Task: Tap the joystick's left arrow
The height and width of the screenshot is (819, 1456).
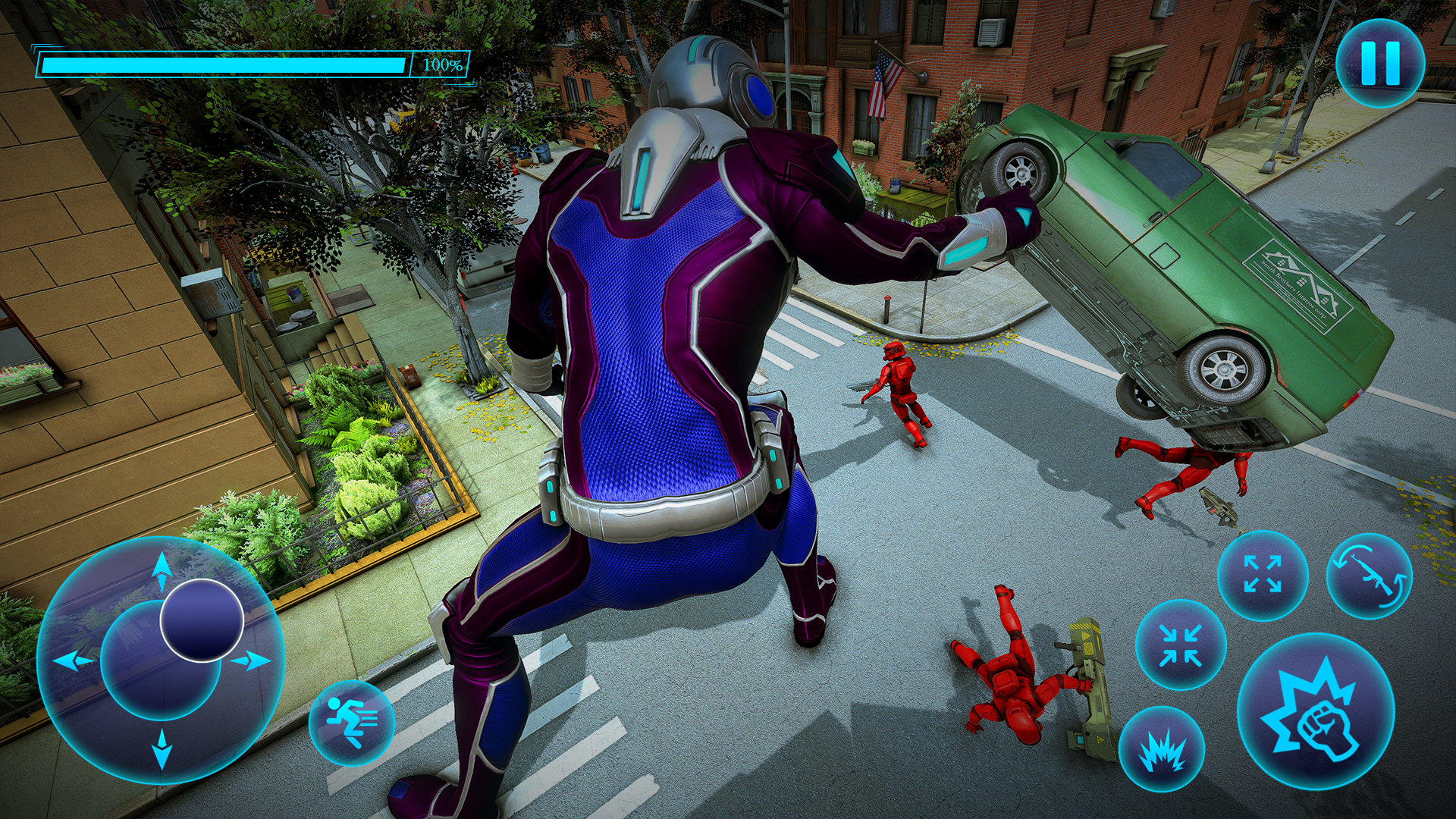Action: coord(74,661)
